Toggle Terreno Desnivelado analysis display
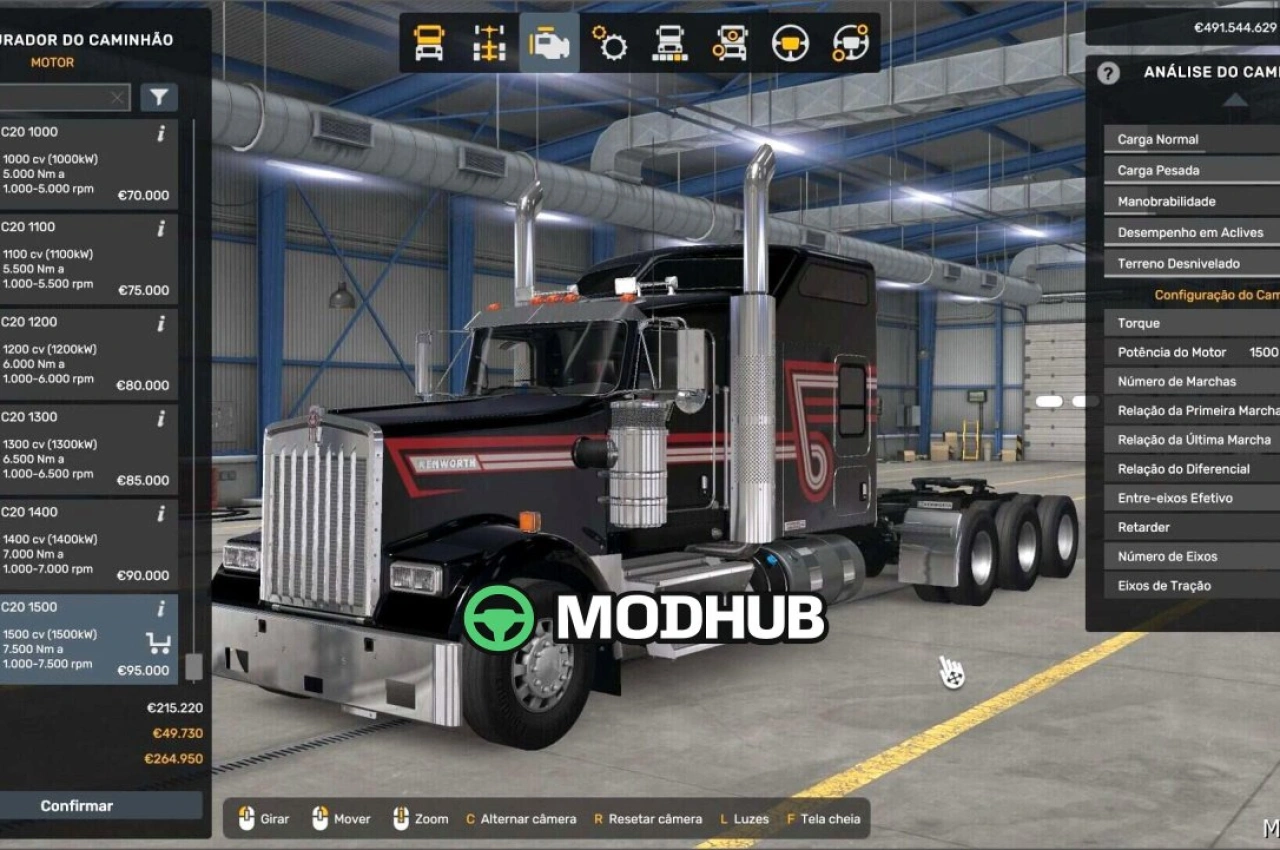 click(x=1190, y=263)
